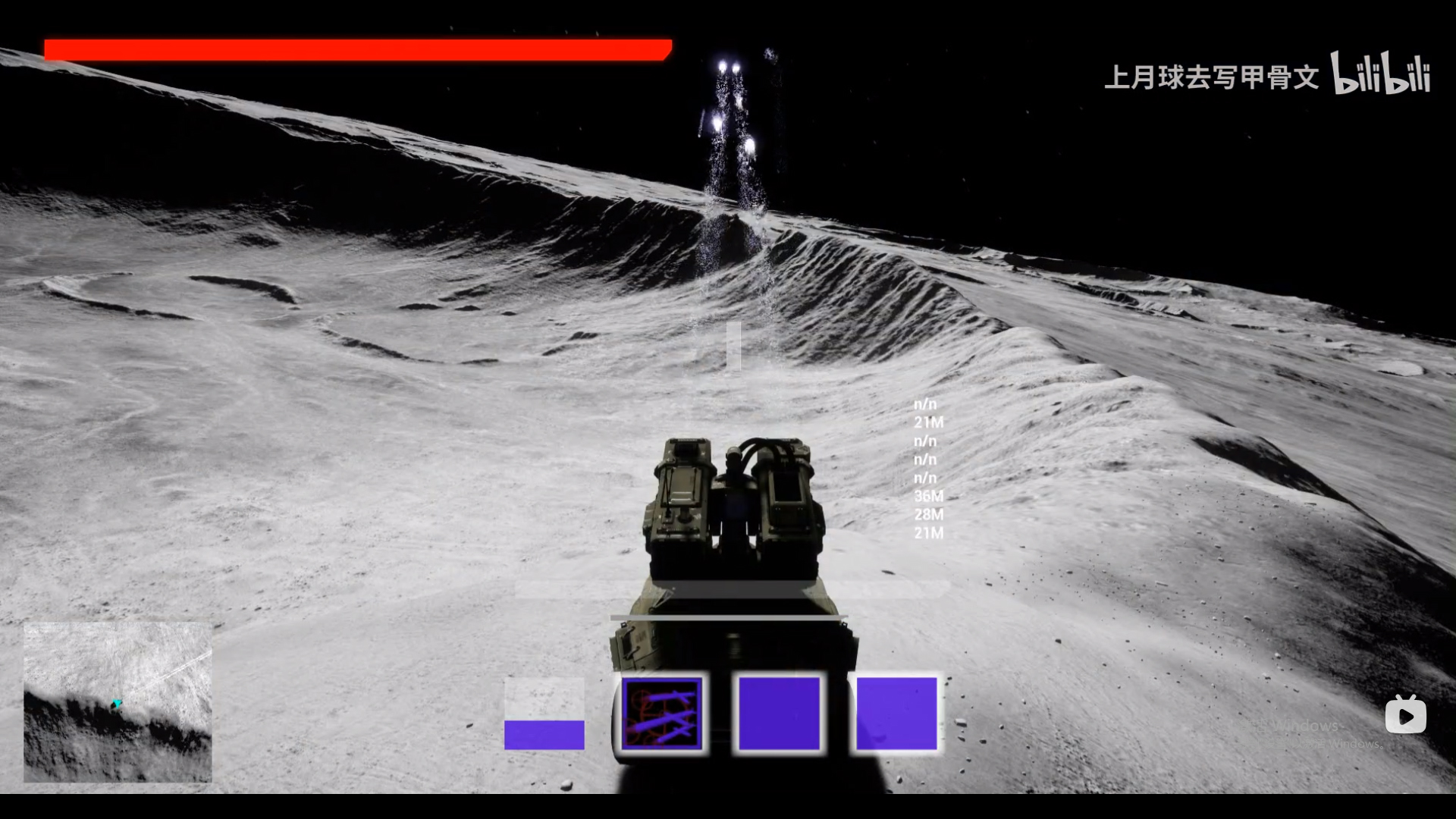This screenshot has width=1456, height=819.
Task: Click the lunar terrain minimap
Action: tap(118, 702)
